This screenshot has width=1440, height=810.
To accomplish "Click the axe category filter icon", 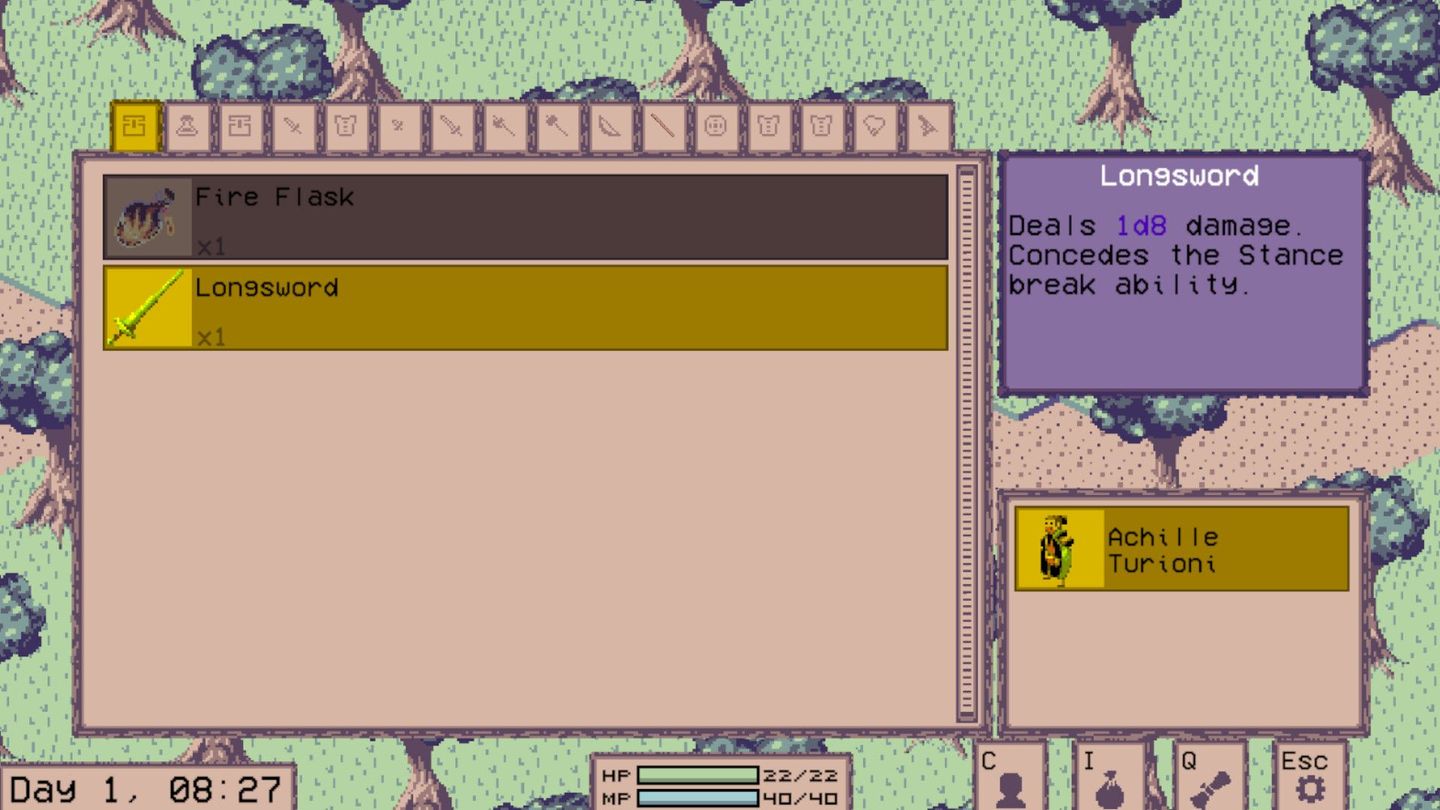I will (504, 127).
